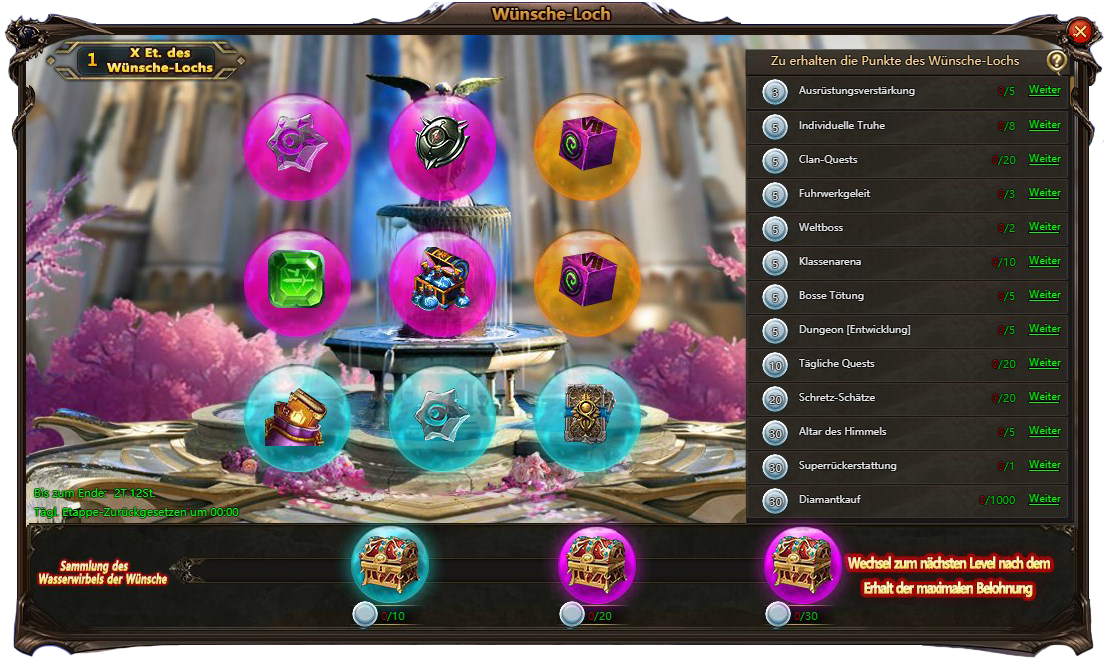Choose Weiter for the Weltboss row
This screenshot has height=660, width=1104.
[x=1044, y=227]
